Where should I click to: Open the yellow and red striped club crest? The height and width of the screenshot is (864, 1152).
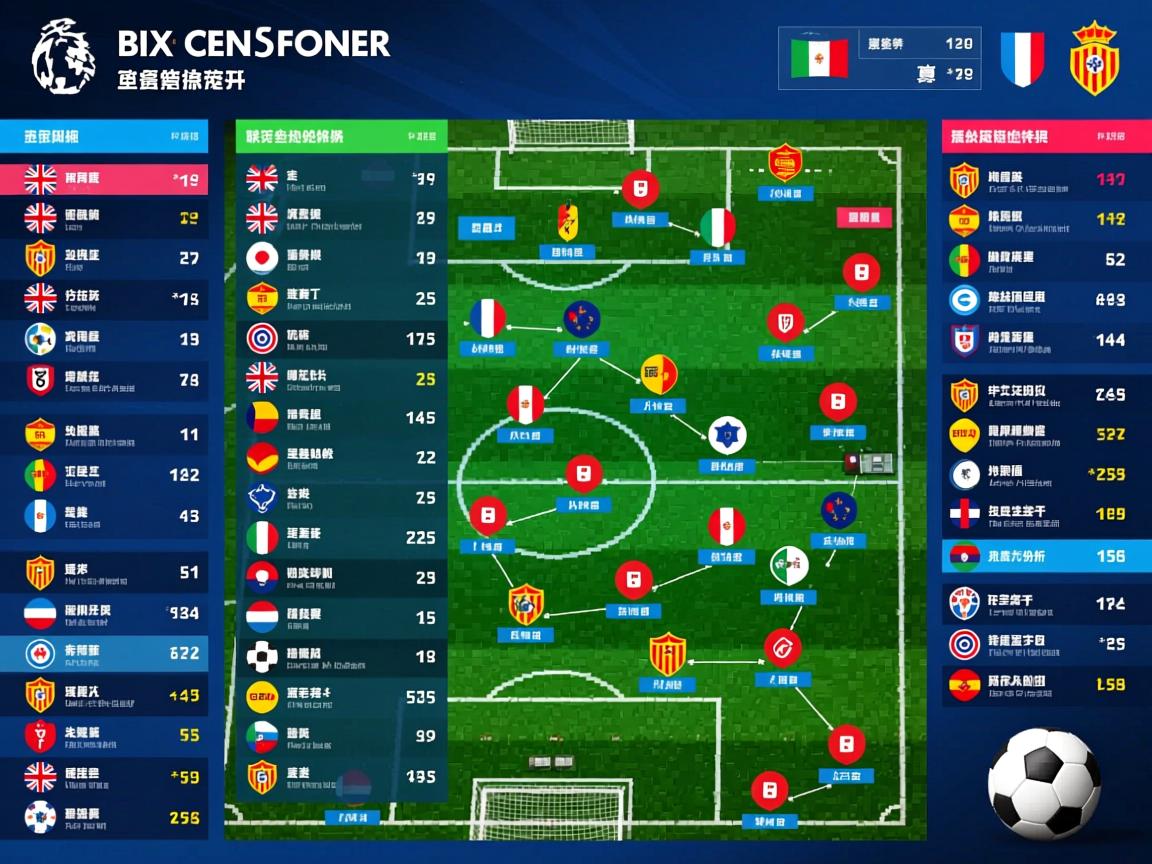tap(1094, 58)
